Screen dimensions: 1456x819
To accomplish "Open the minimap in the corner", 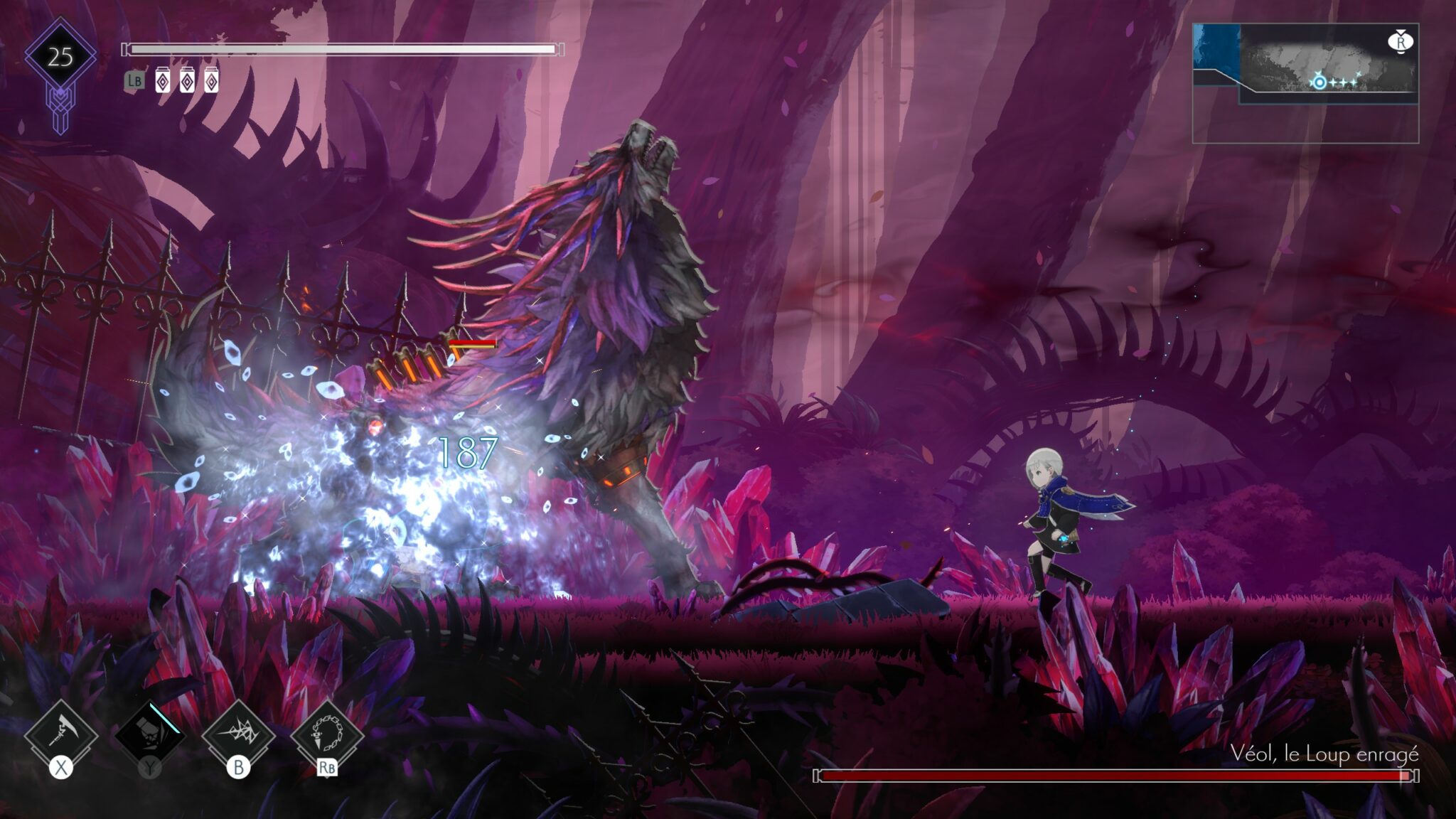I will pos(1305,82).
